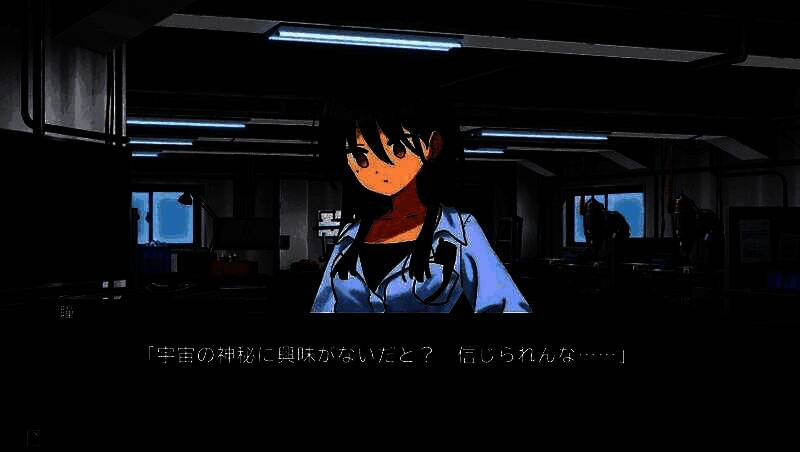Advance the dialogue by clicking the Japanese text line

pos(385,355)
